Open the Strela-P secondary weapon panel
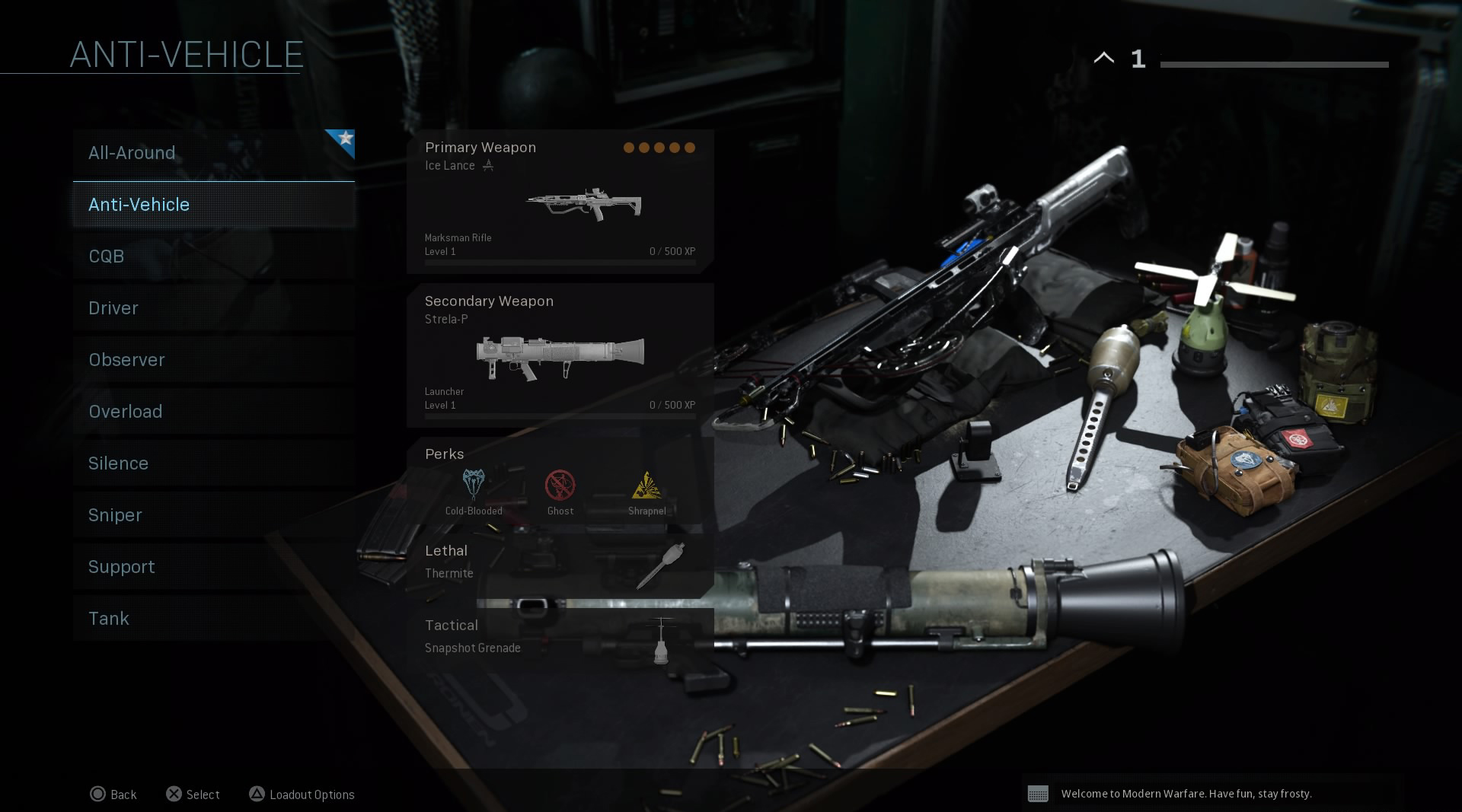Viewport: 1462px width, 812px height. point(560,355)
